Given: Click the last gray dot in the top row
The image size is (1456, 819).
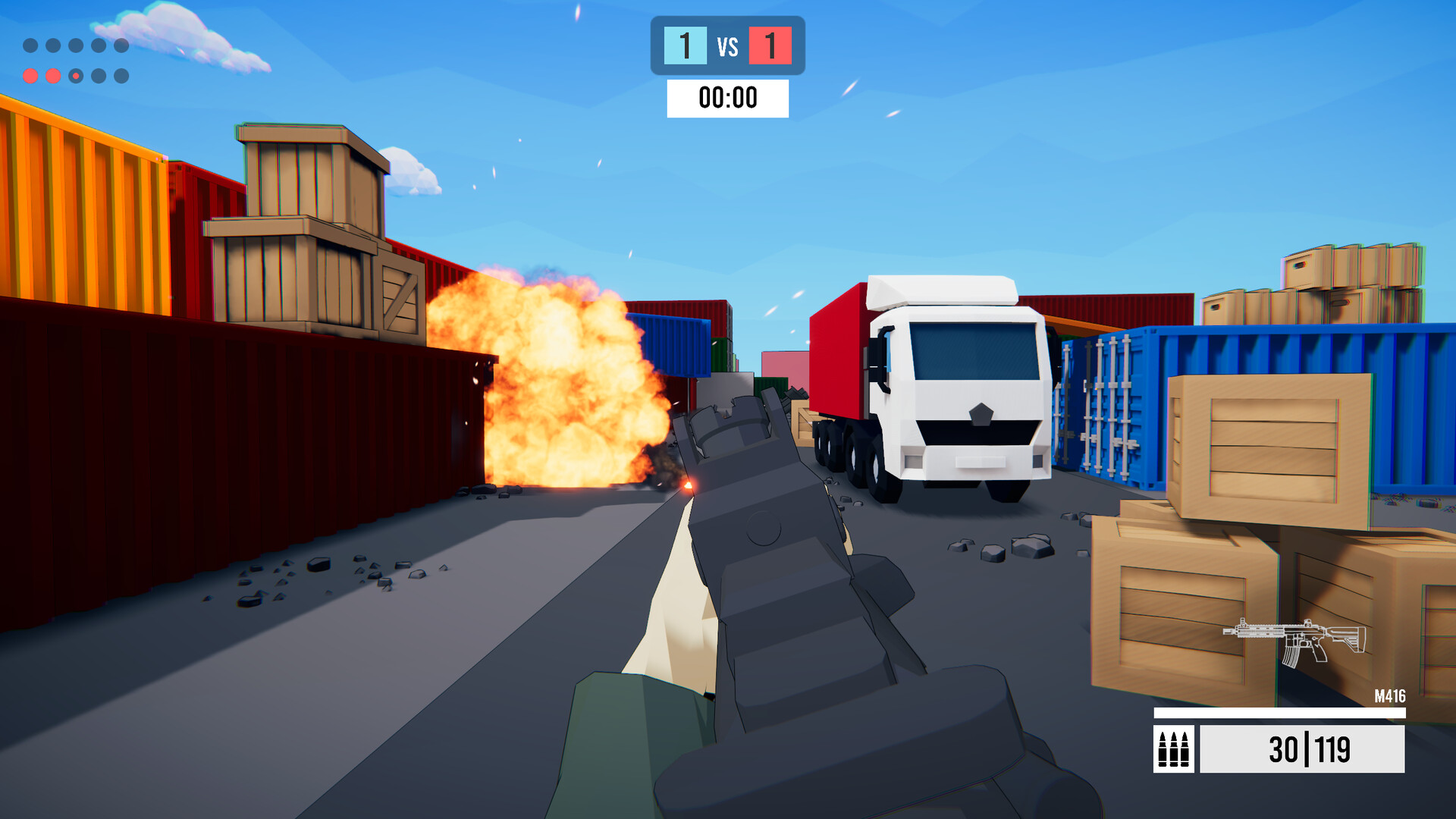Looking at the screenshot, I should pos(121,45).
